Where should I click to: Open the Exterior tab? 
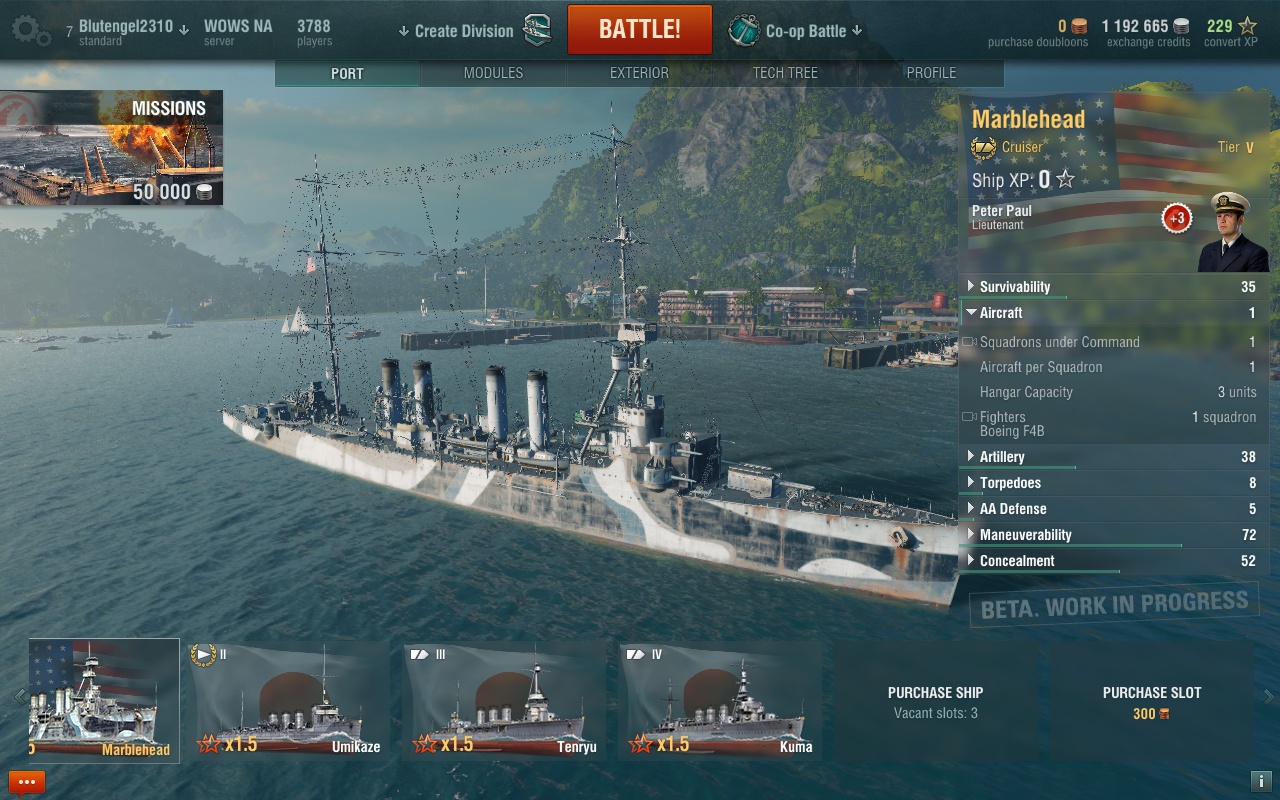click(639, 73)
